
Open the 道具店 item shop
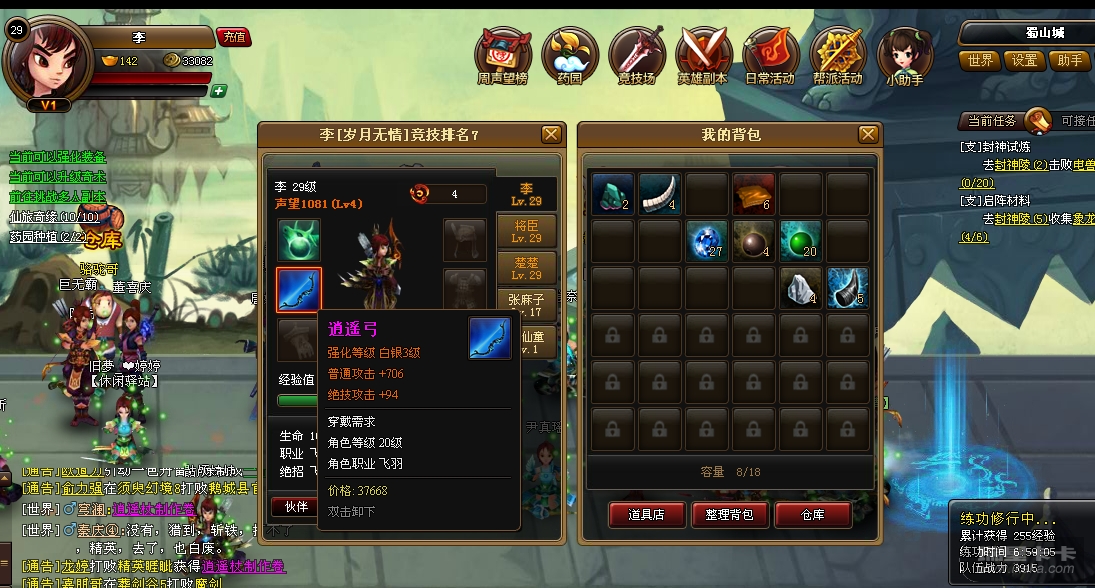click(646, 515)
